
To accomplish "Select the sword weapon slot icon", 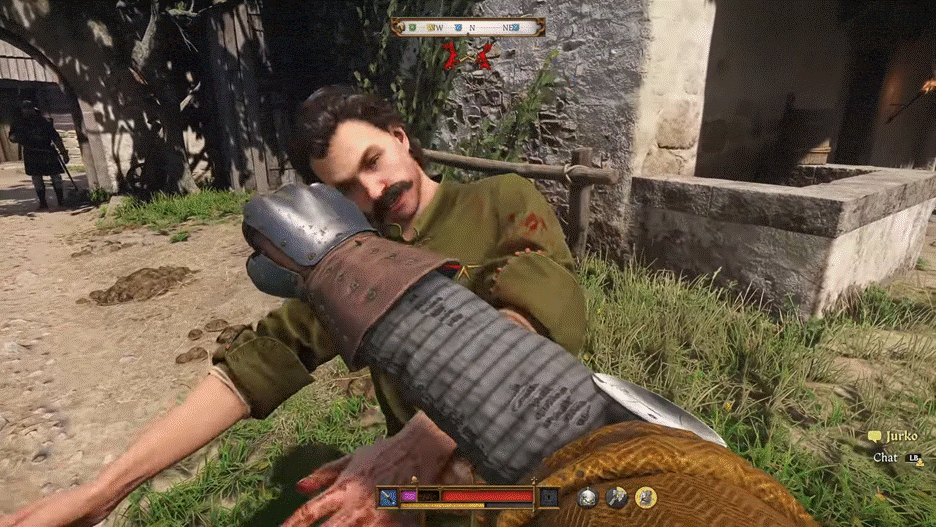I will click(387, 496).
